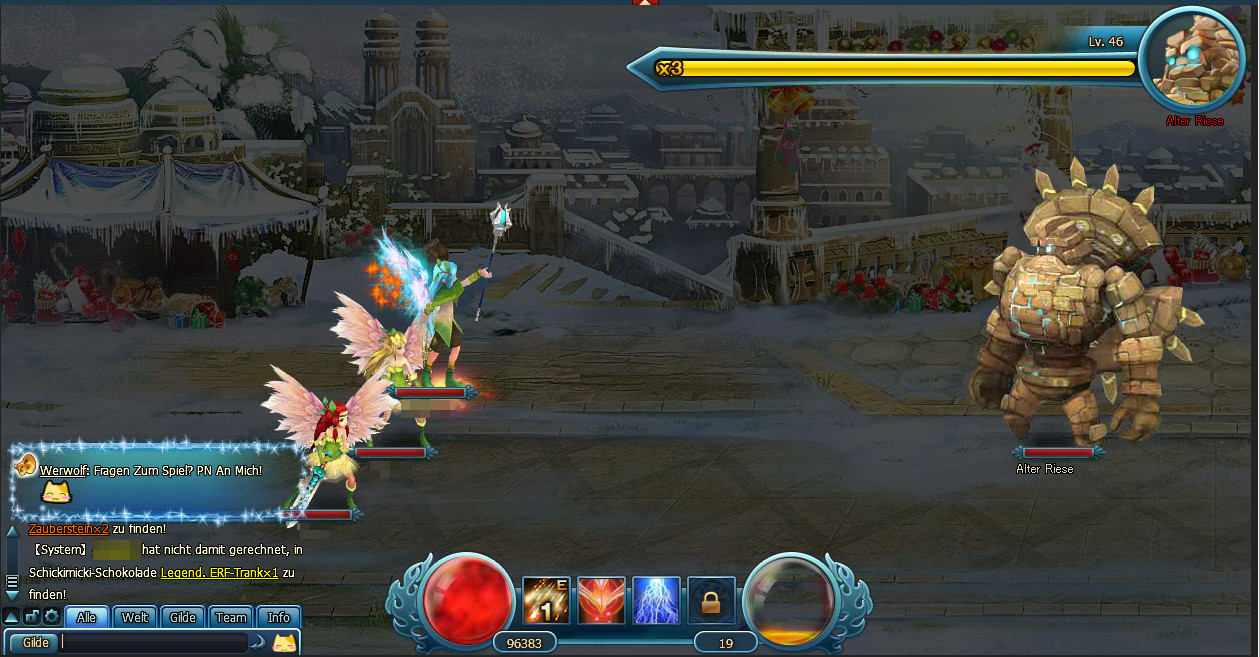Click the Zauberstein item link
Viewport: 1260px width, 657px height.
point(68,529)
